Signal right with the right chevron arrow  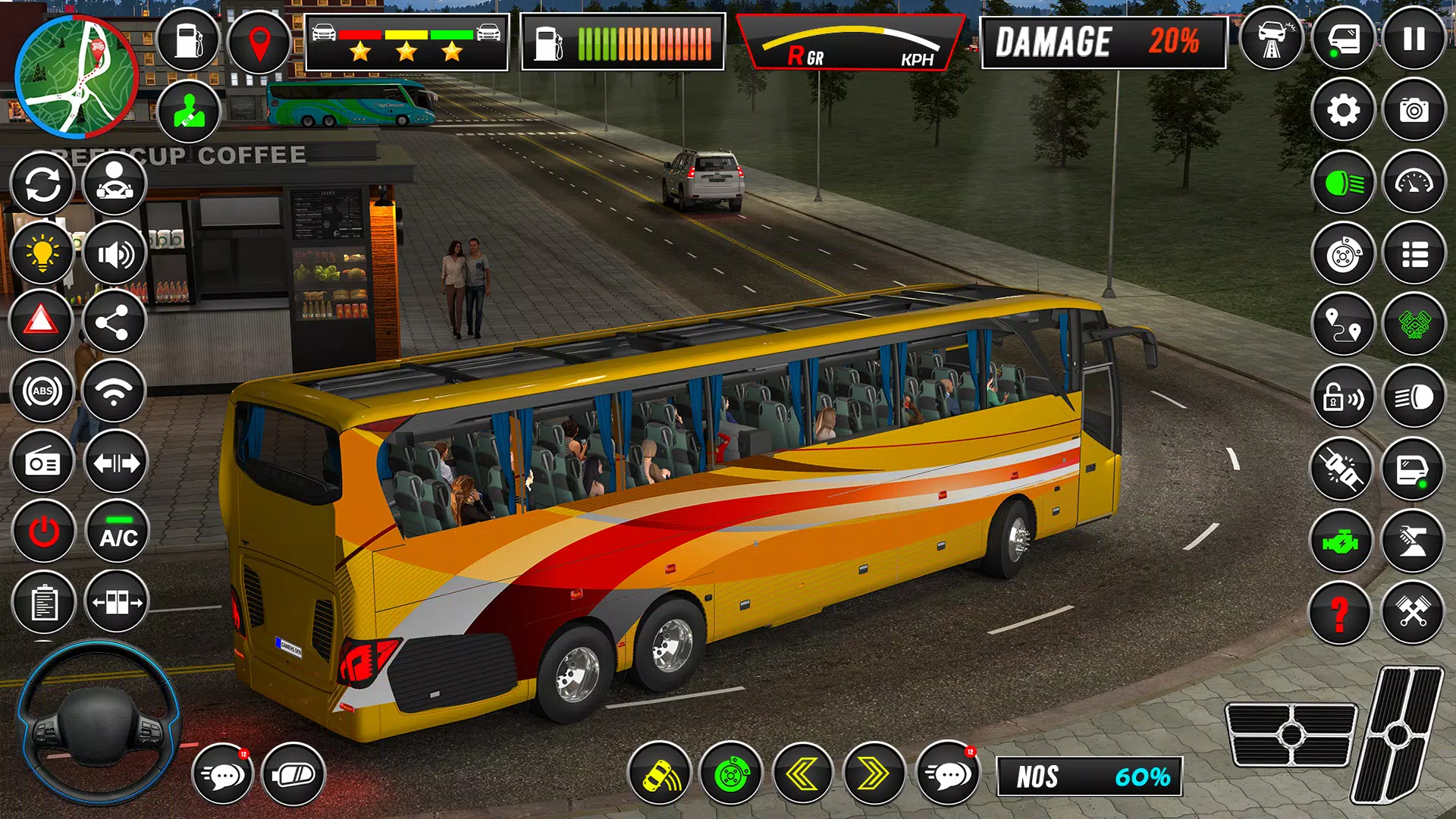[x=874, y=774]
